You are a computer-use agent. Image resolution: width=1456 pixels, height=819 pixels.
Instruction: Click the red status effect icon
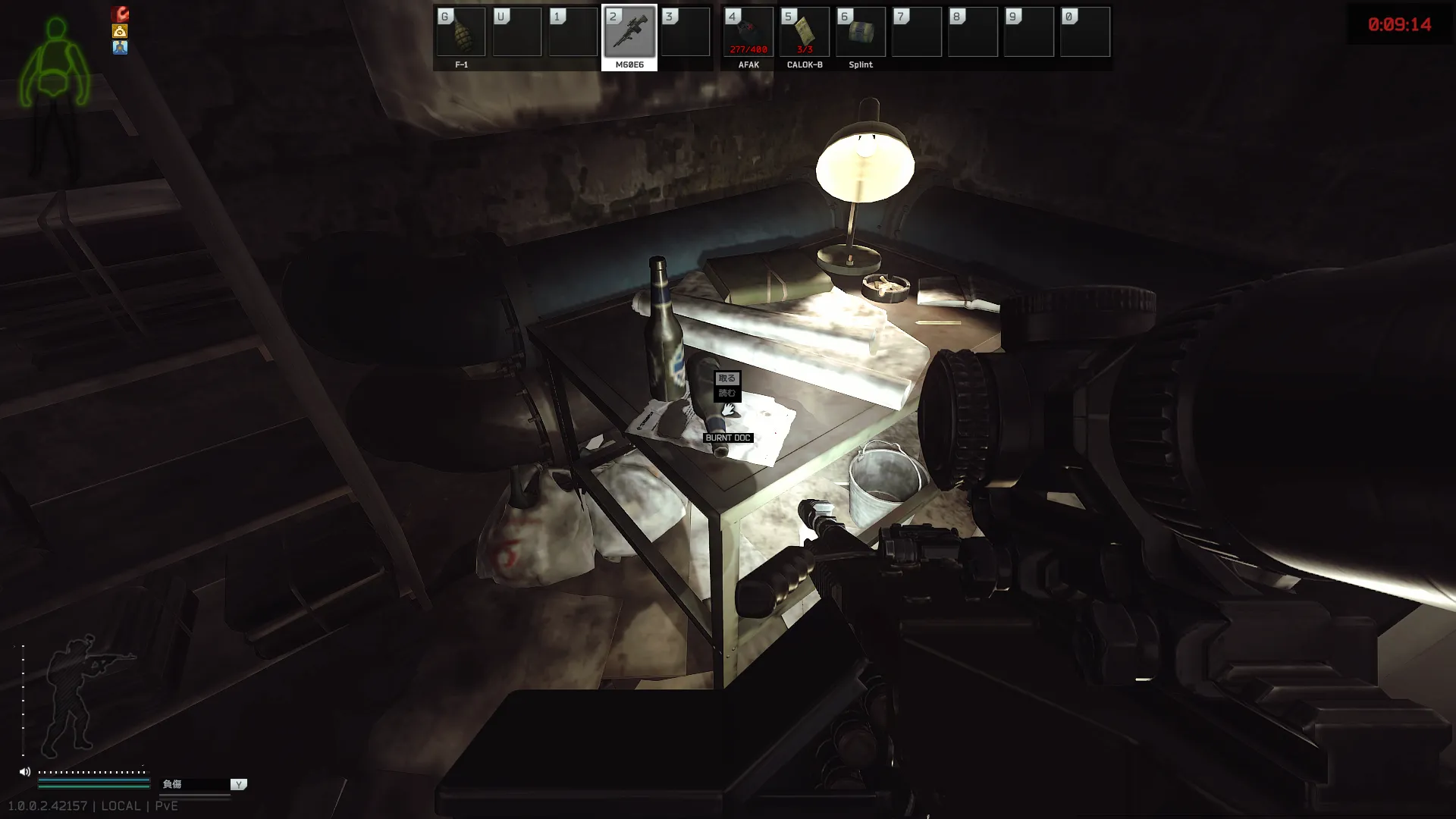[120, 14]
